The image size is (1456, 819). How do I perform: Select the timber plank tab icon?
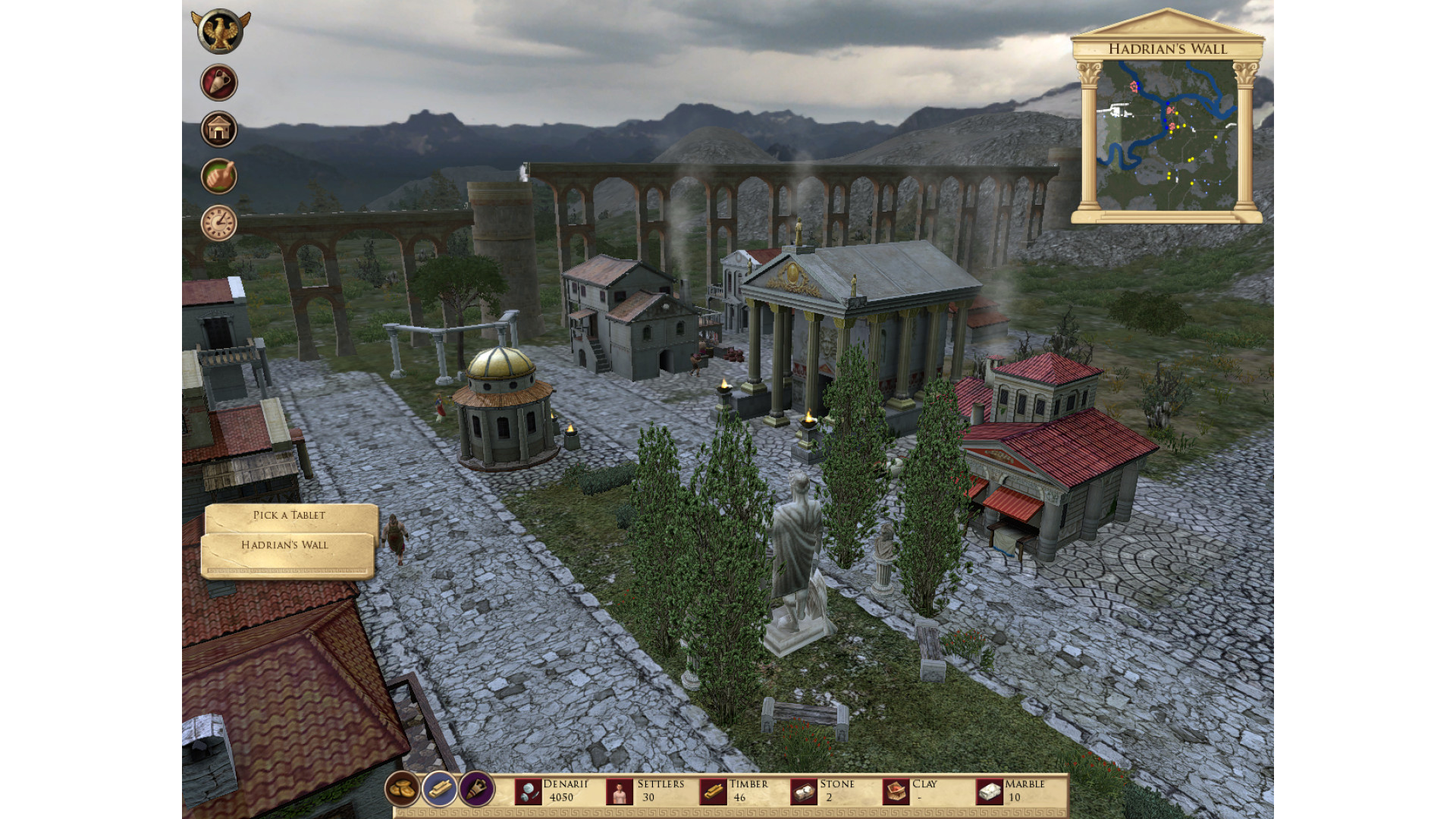tap(440, 789)
